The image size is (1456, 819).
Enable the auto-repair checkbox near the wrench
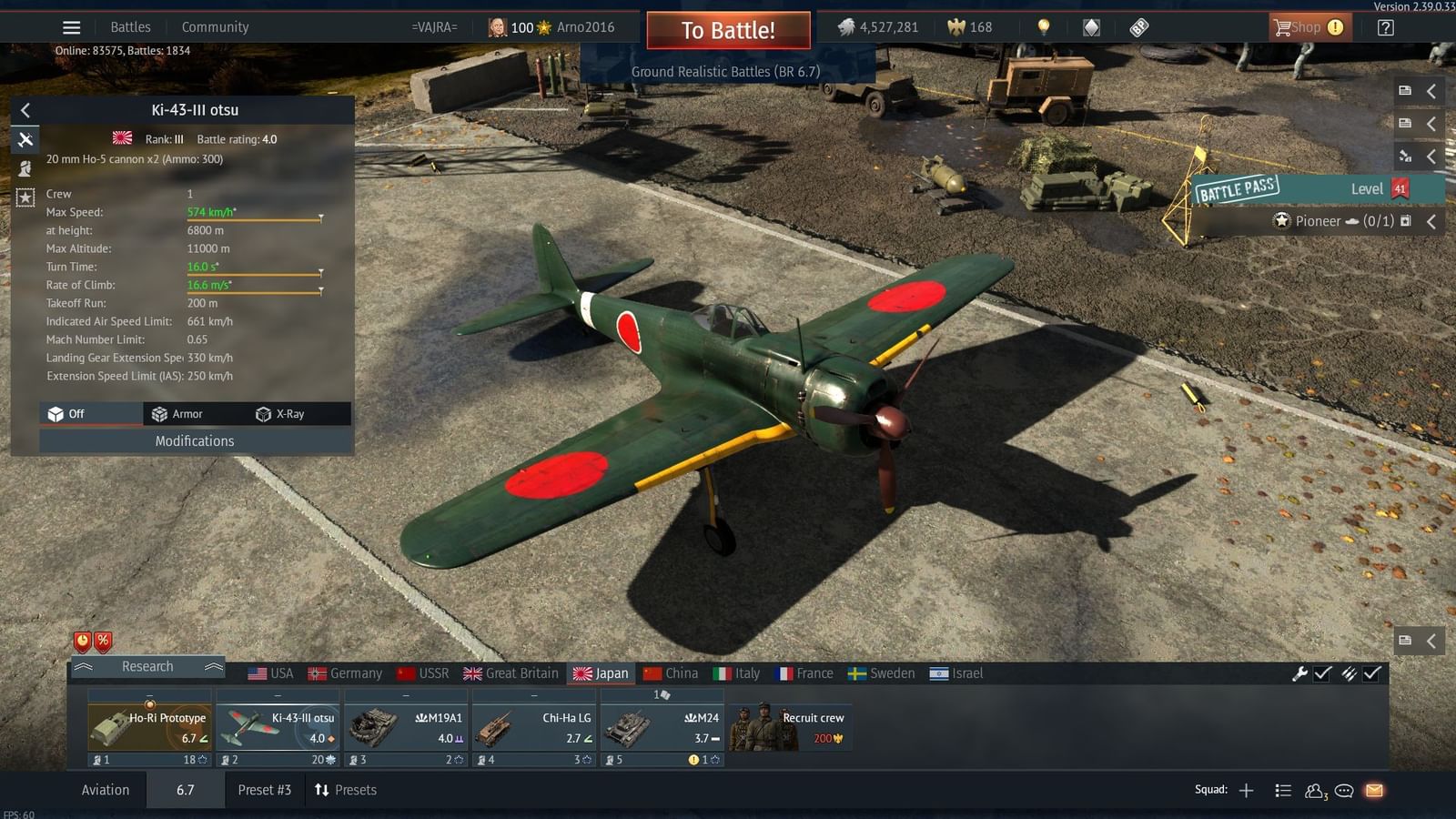[1321, 673]
